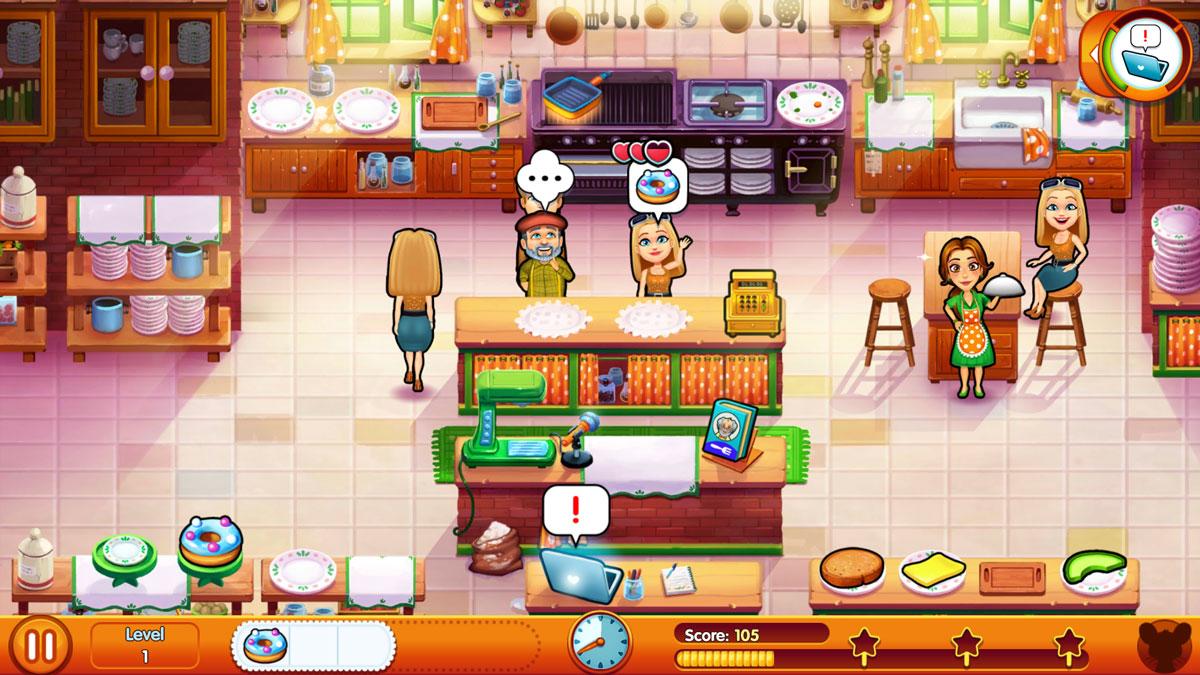The width and height of the screenshot is (1200, 675).
Task: Tap the exclamation bubble above the laptop
Action: (575, 511)
